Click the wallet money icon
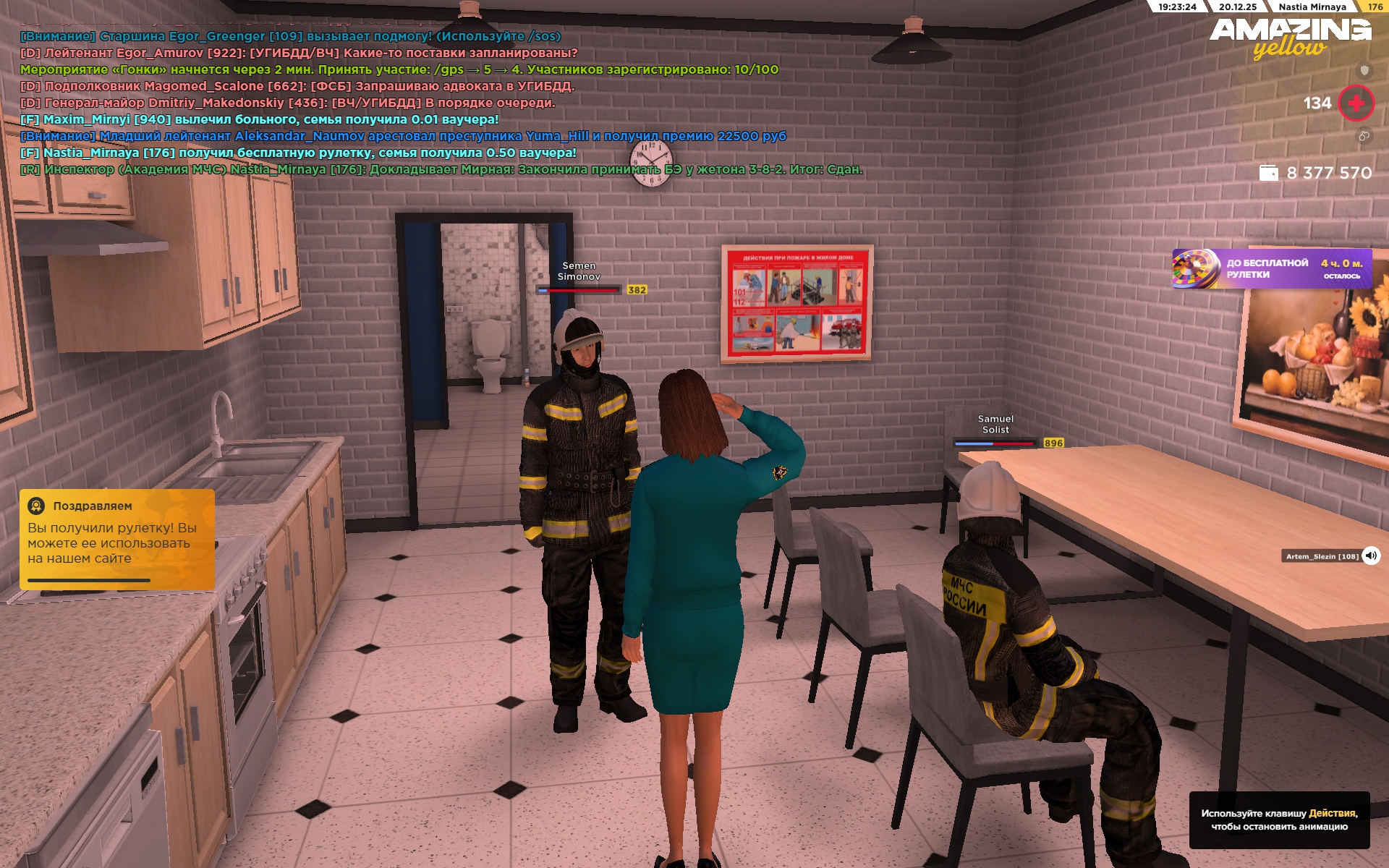This screenshot has width=1389, height=868. [x=1268, y=173]
